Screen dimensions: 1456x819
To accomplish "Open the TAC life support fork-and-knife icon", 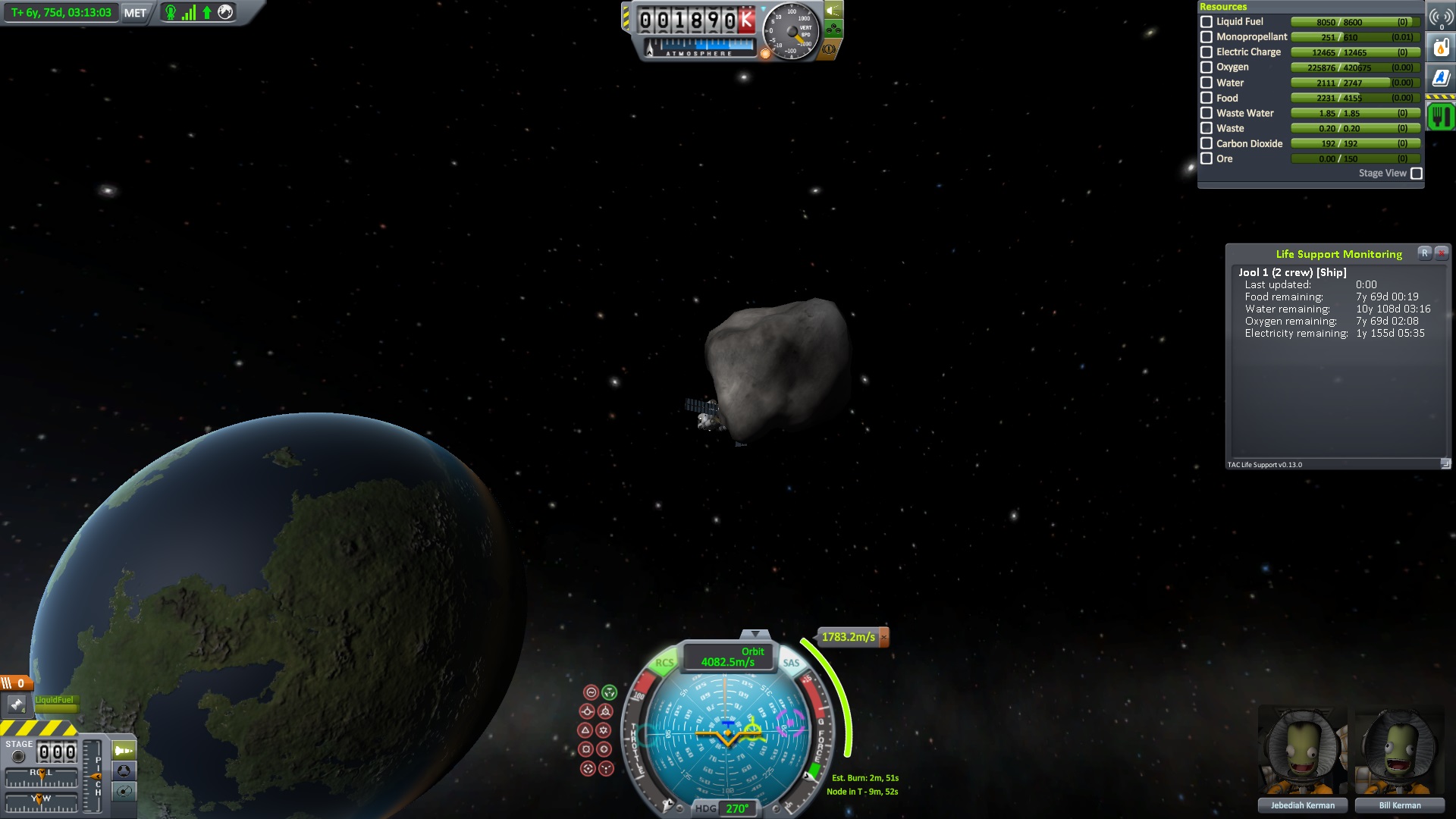I will pyautogui.click(x=1441, y=117).
